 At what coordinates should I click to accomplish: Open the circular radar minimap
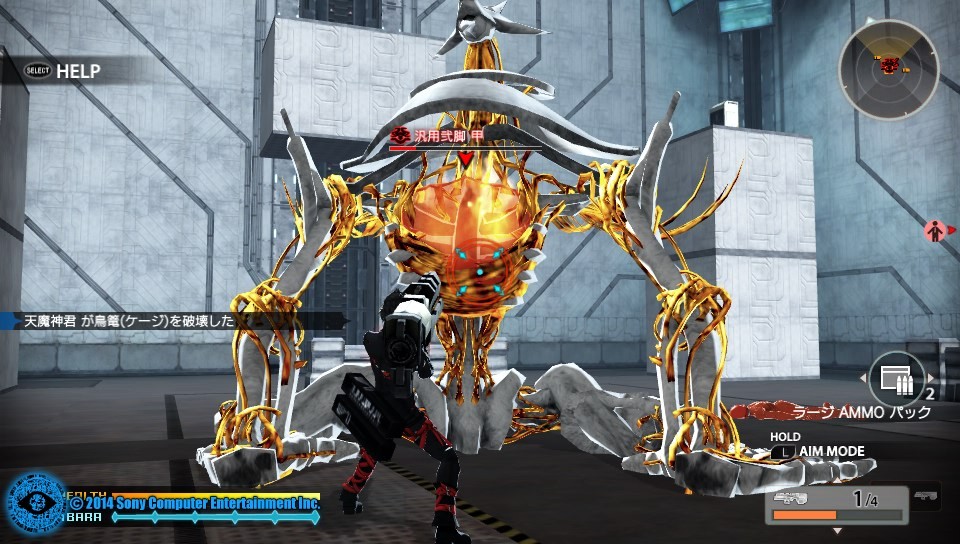pos(889,69)
